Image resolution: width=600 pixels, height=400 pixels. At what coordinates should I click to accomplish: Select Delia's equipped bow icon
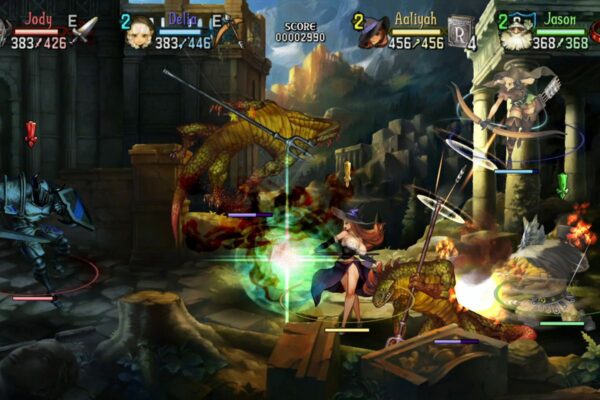click(230, 30)
